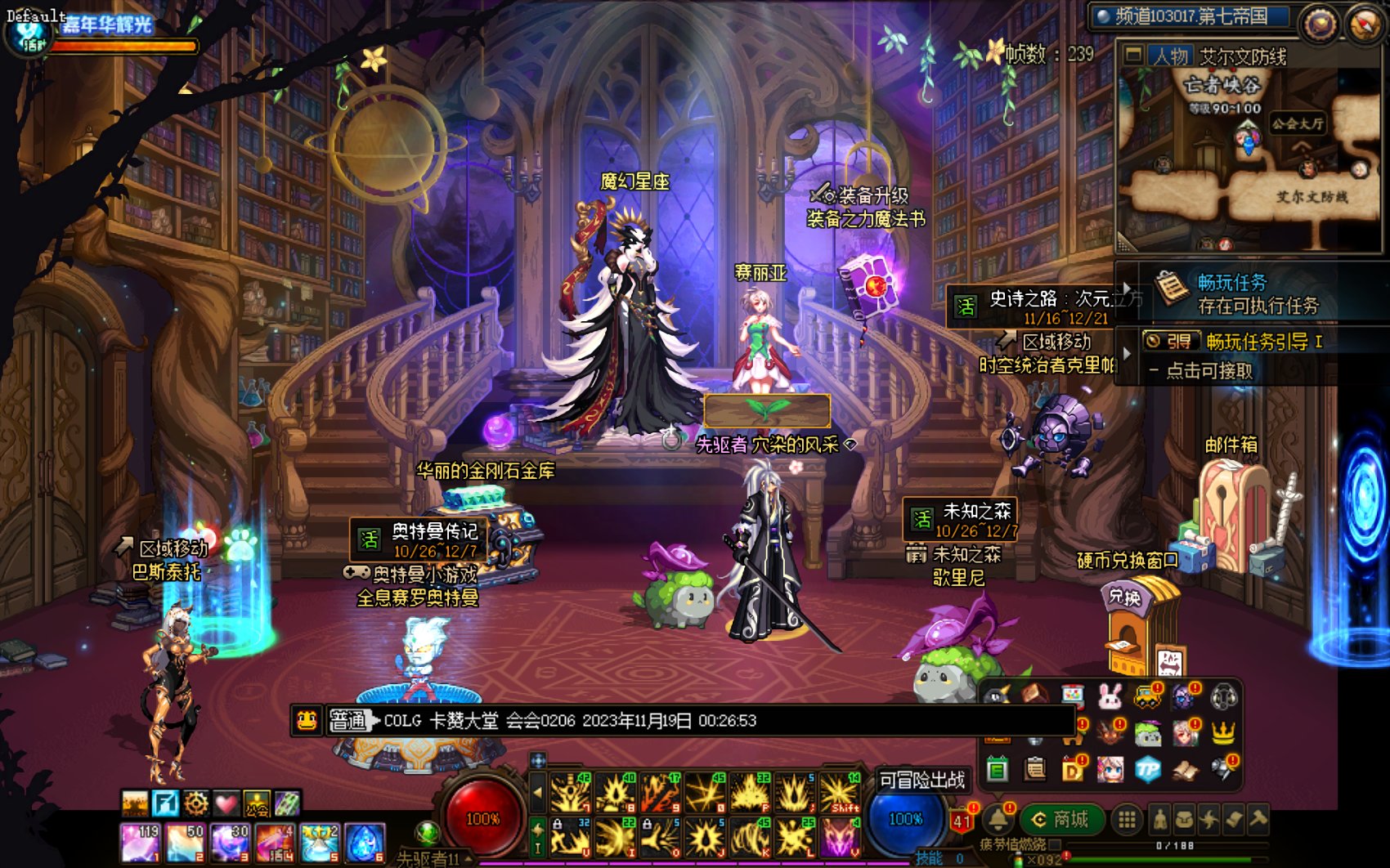Open the 频道103017 channel selector
This screenshot has width=1390, height=868.
coord(1190,16)
